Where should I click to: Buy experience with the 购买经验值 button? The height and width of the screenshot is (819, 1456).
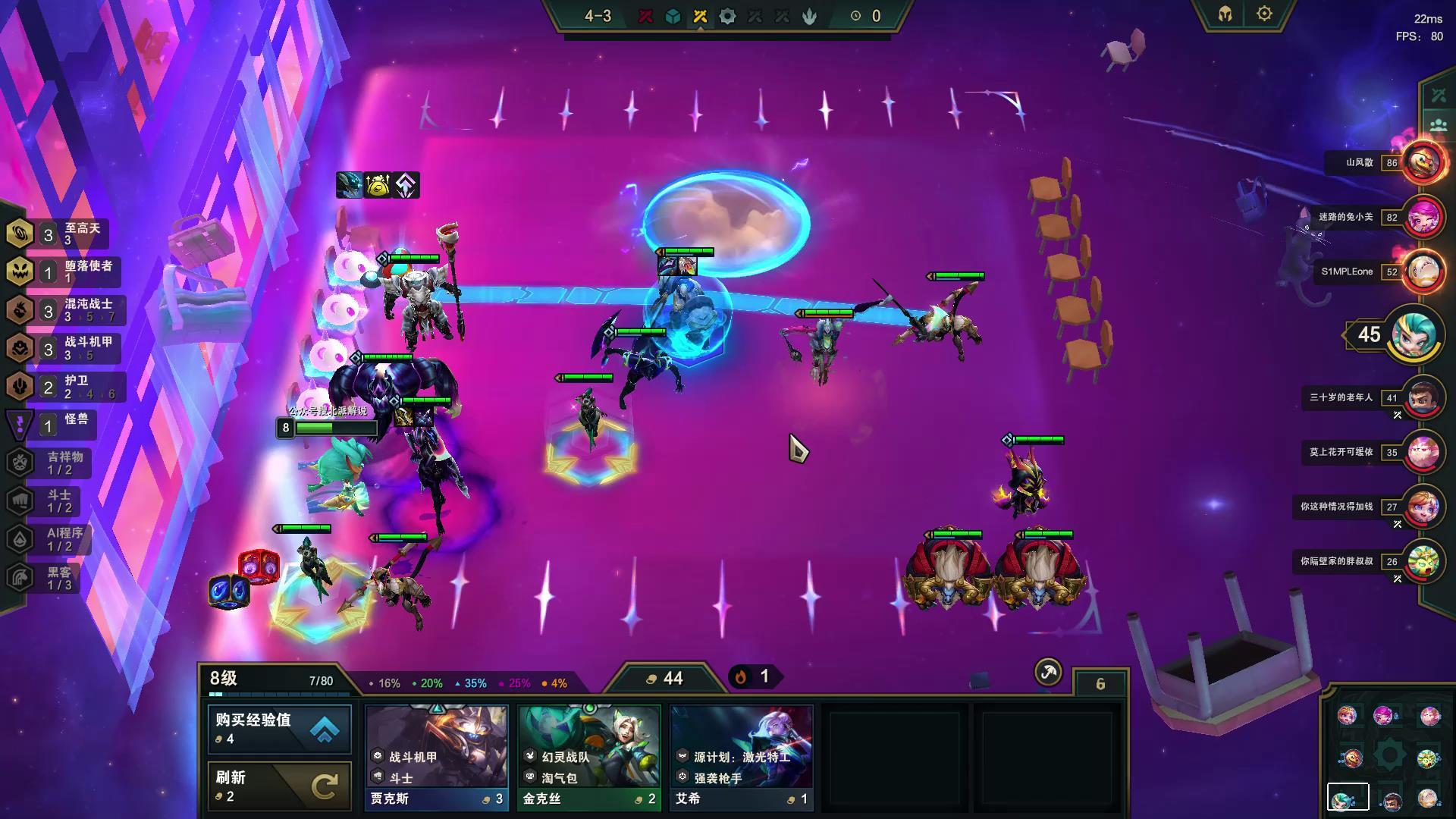(x=279, y=728)
